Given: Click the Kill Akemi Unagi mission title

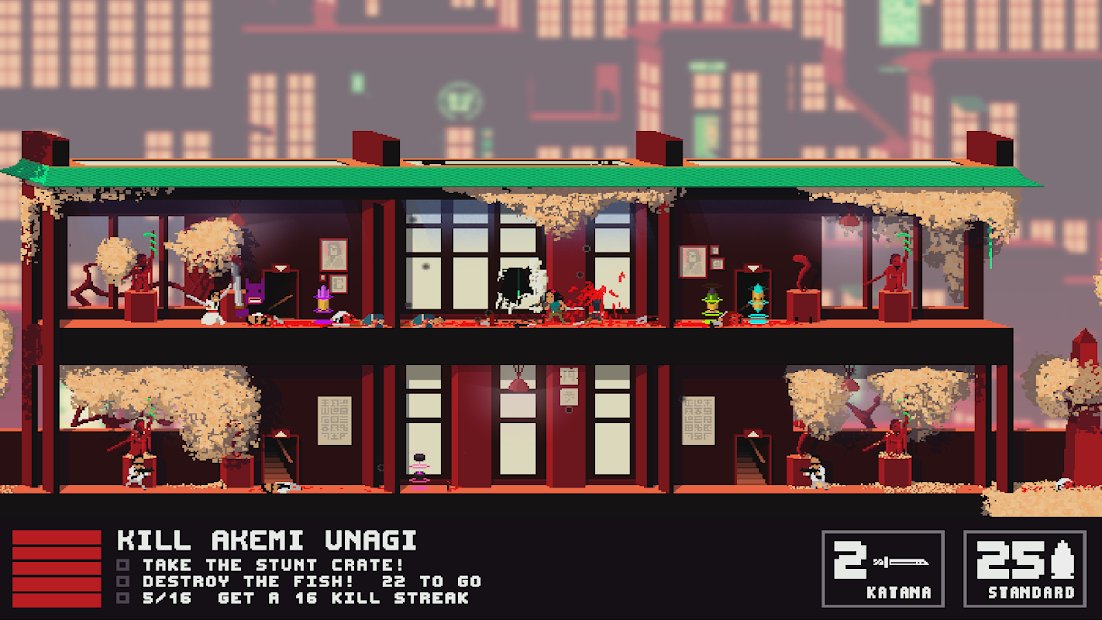Looking at the screenshot, I should pos(267,541).
